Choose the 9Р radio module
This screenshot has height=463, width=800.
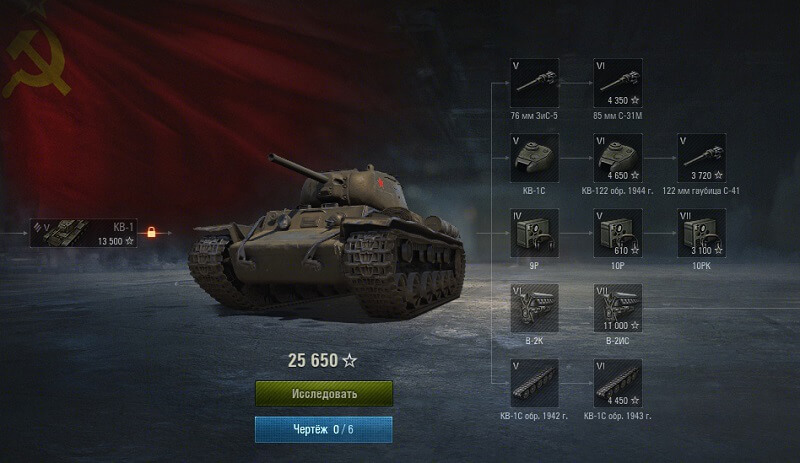pos(534,234)
